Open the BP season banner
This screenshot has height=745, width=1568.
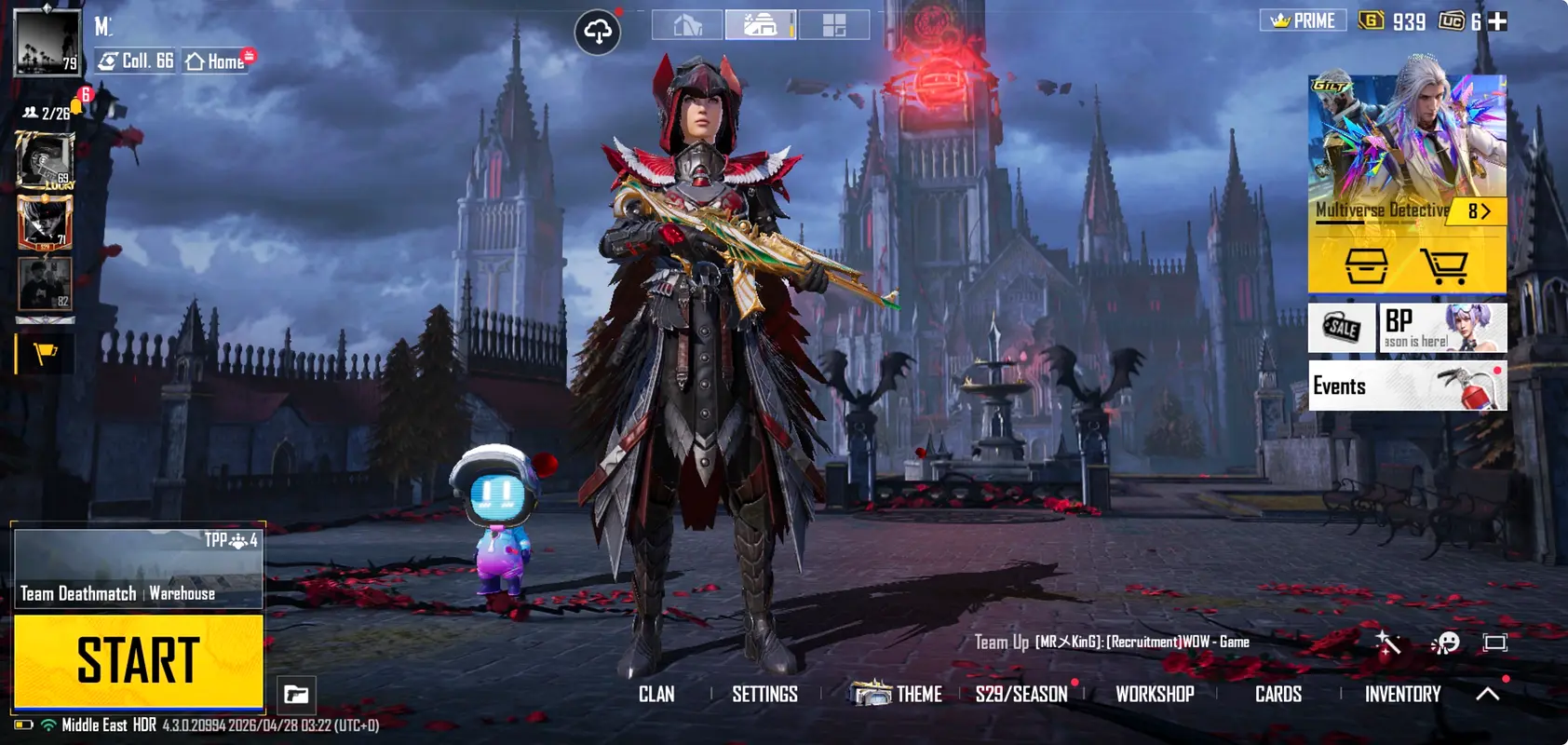(x=1441, y=328)
